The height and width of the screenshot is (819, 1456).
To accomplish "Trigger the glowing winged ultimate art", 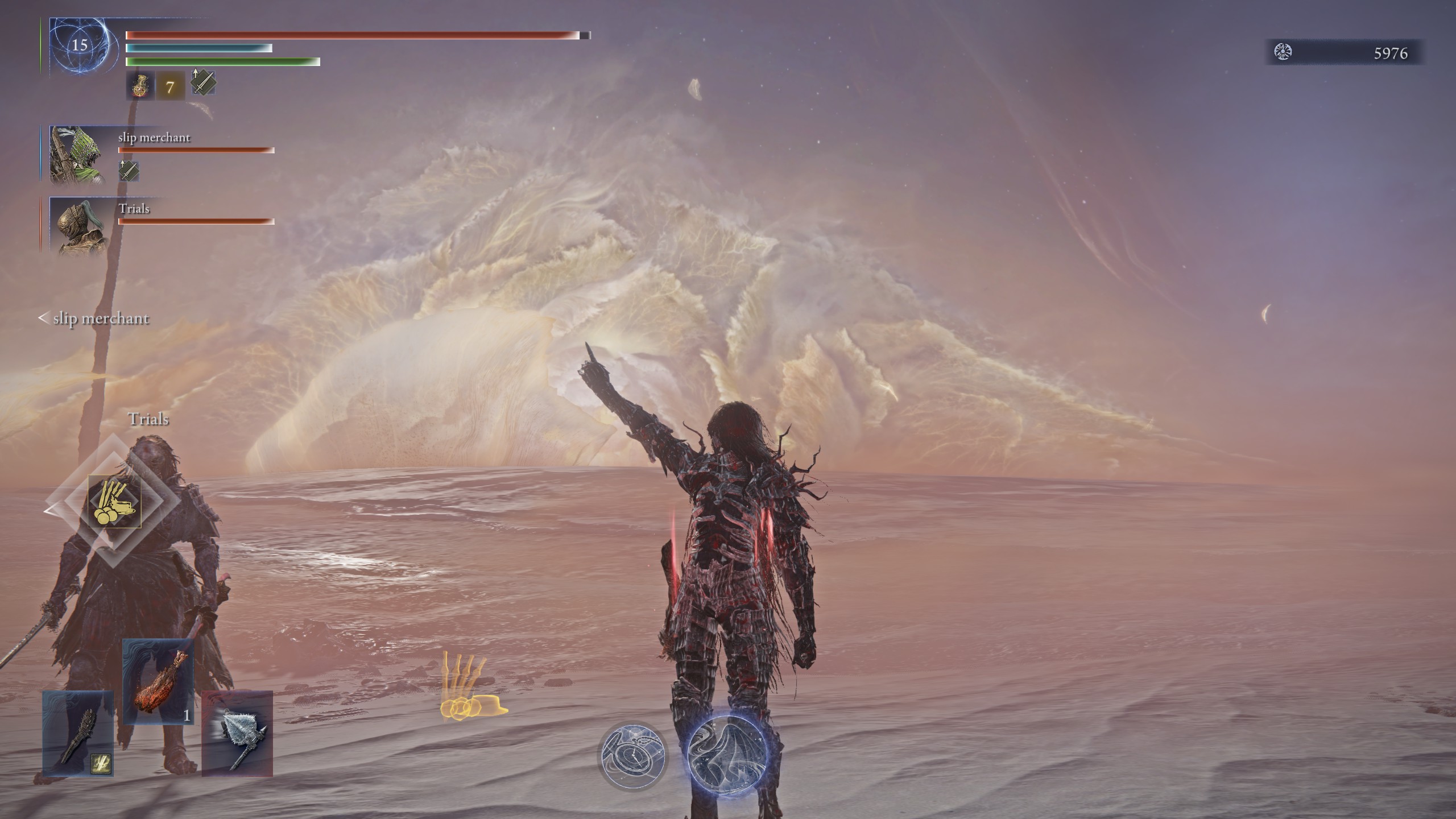I will (x=727, y=756).
